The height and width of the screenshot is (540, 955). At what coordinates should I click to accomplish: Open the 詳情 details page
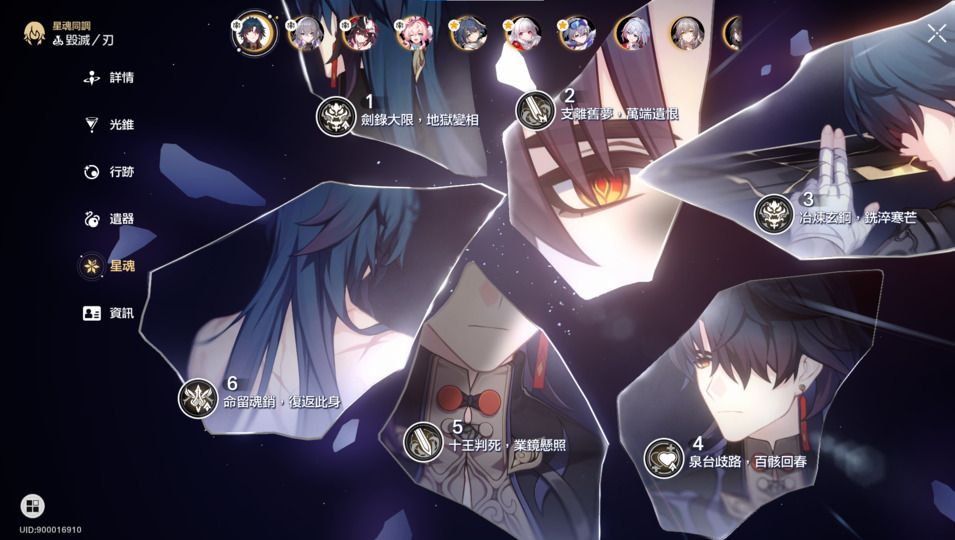point(110,78)
